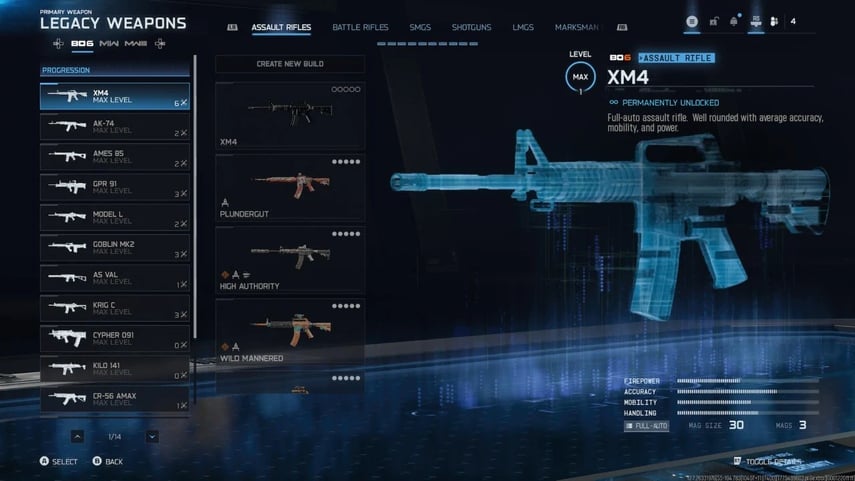Choose the Wild Mannered blueprint
Viewport: 855px width, 481px height.
point(290,331)
